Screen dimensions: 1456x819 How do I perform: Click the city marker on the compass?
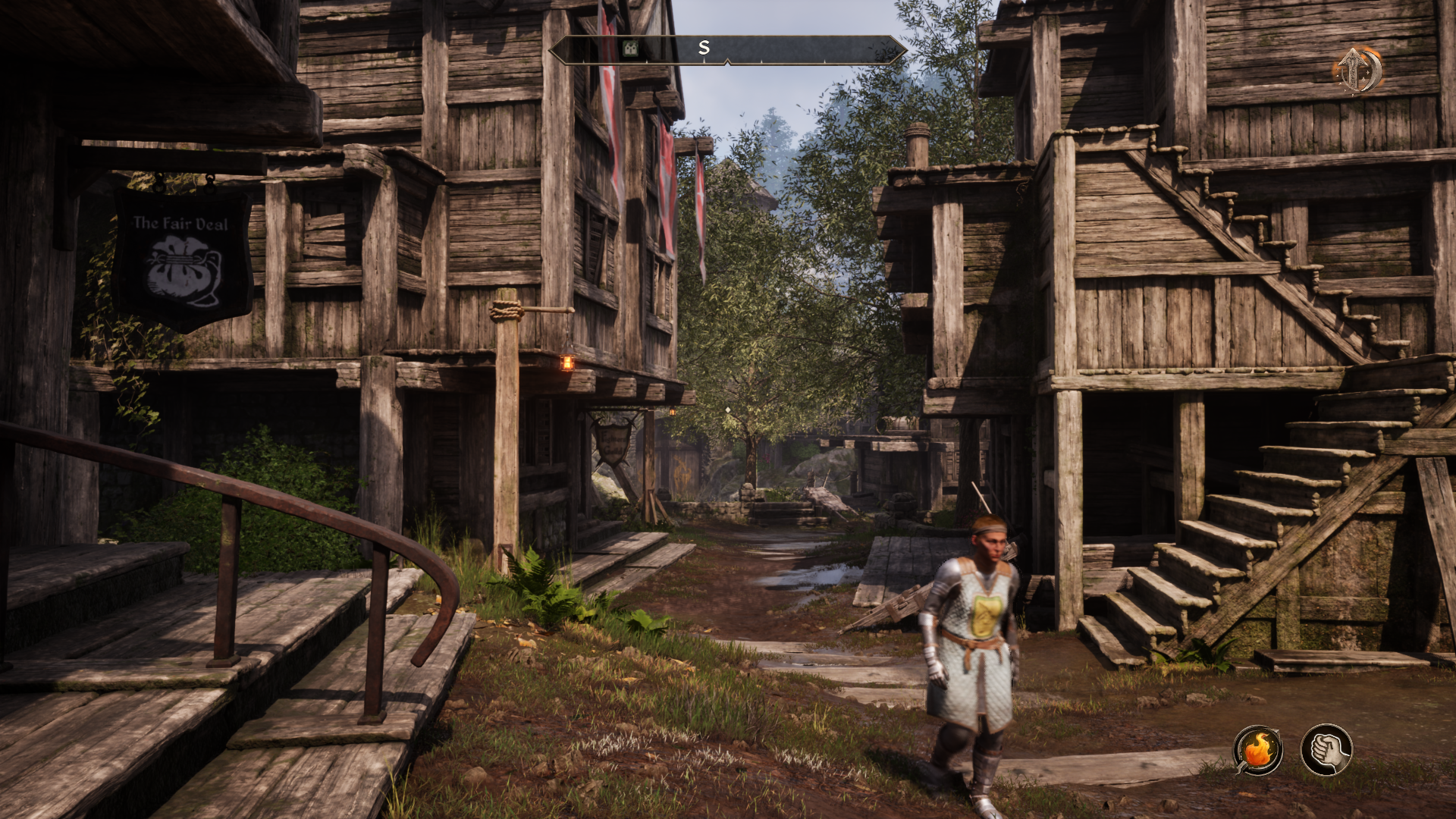click(x=630, y=49)
